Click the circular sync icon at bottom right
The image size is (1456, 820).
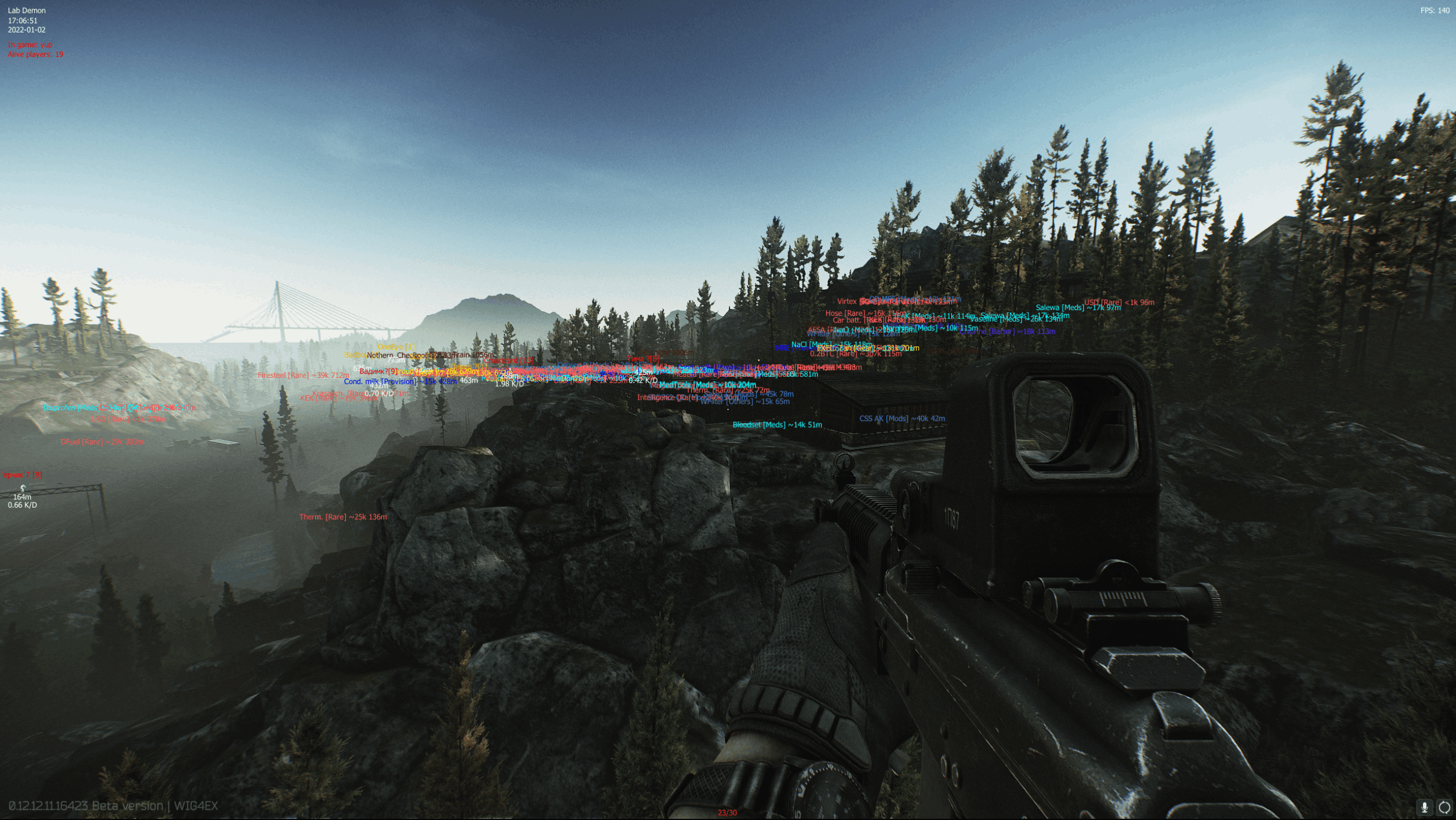point(1444,806)
